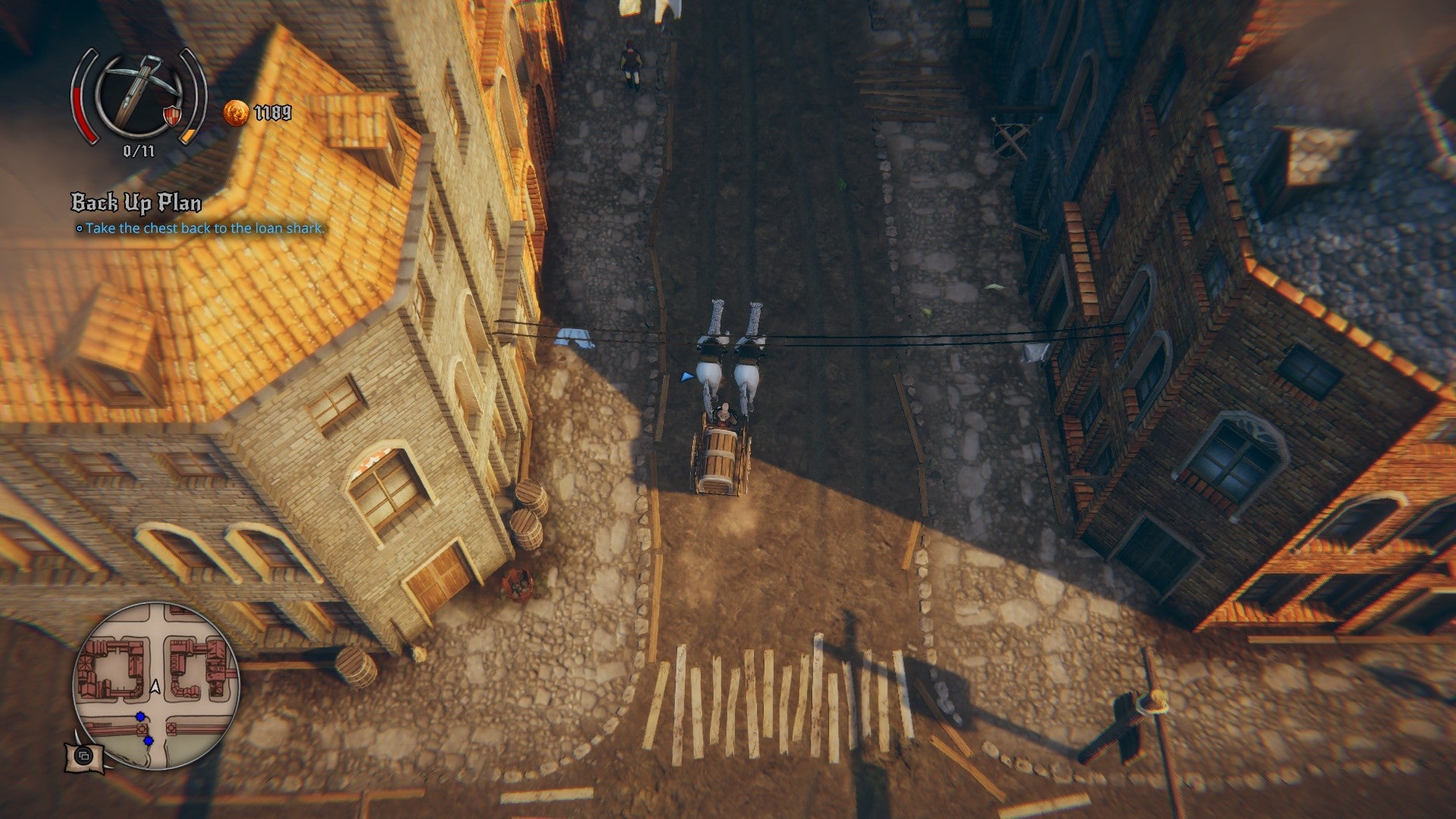Toggle the Back Up Plan objective tracker
The image size is (1456, 819).
tap(136, 203)
